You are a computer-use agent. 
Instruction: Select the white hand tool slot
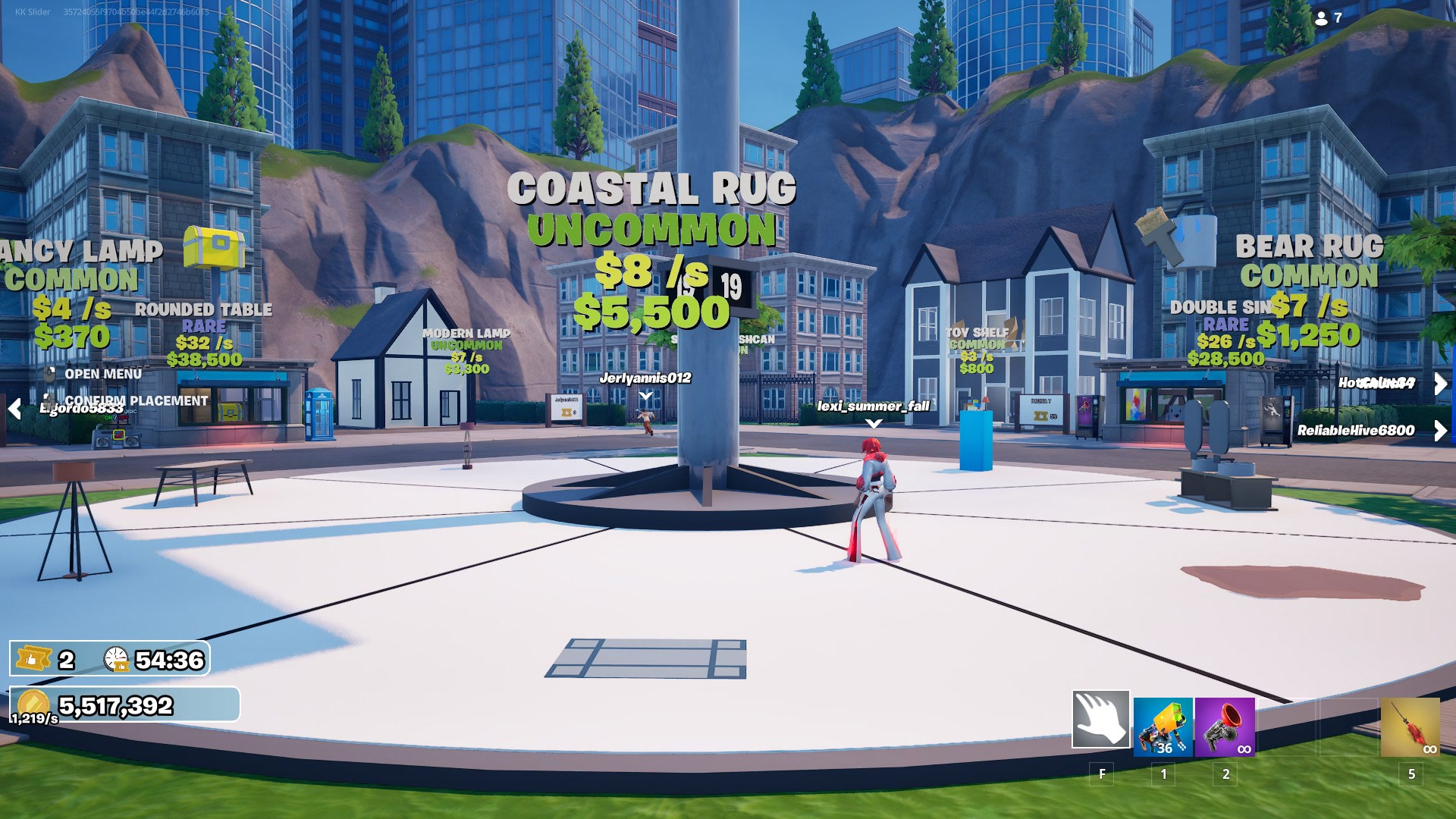pos(1100,719)
